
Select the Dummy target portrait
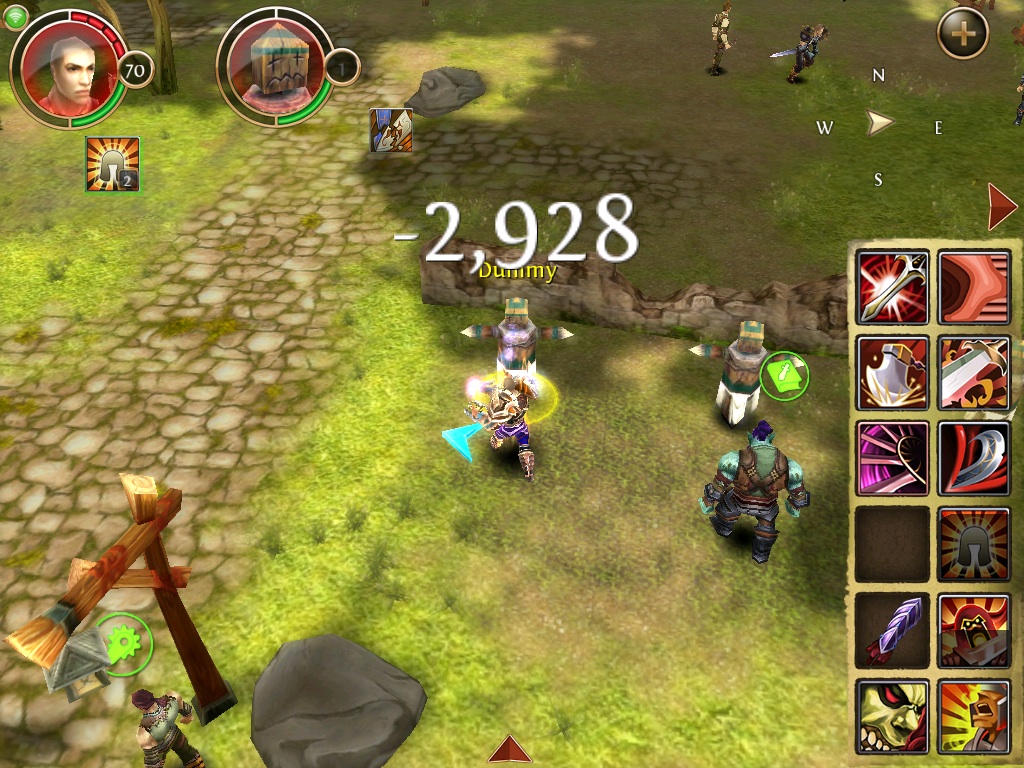[275, 68]
